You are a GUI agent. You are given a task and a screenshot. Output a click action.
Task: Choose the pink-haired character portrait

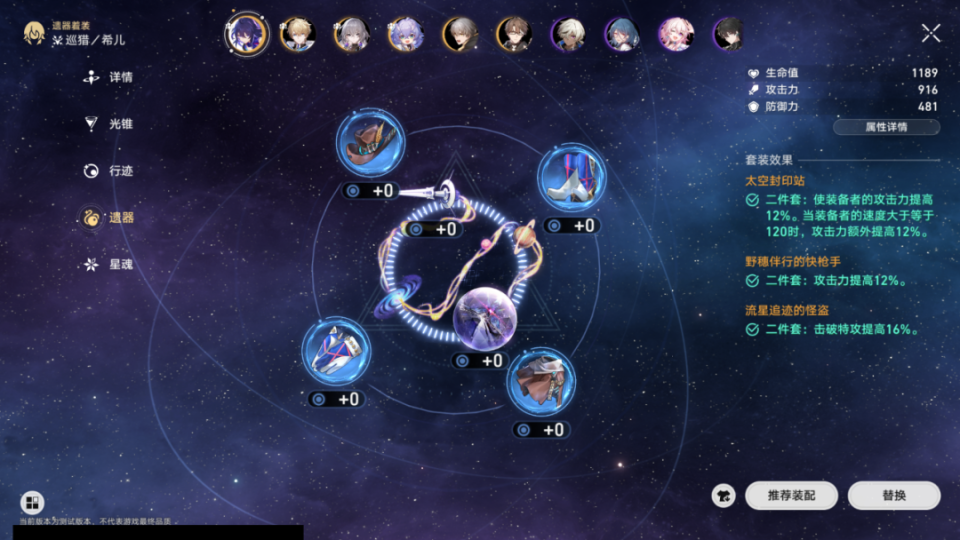coord(676,34)
